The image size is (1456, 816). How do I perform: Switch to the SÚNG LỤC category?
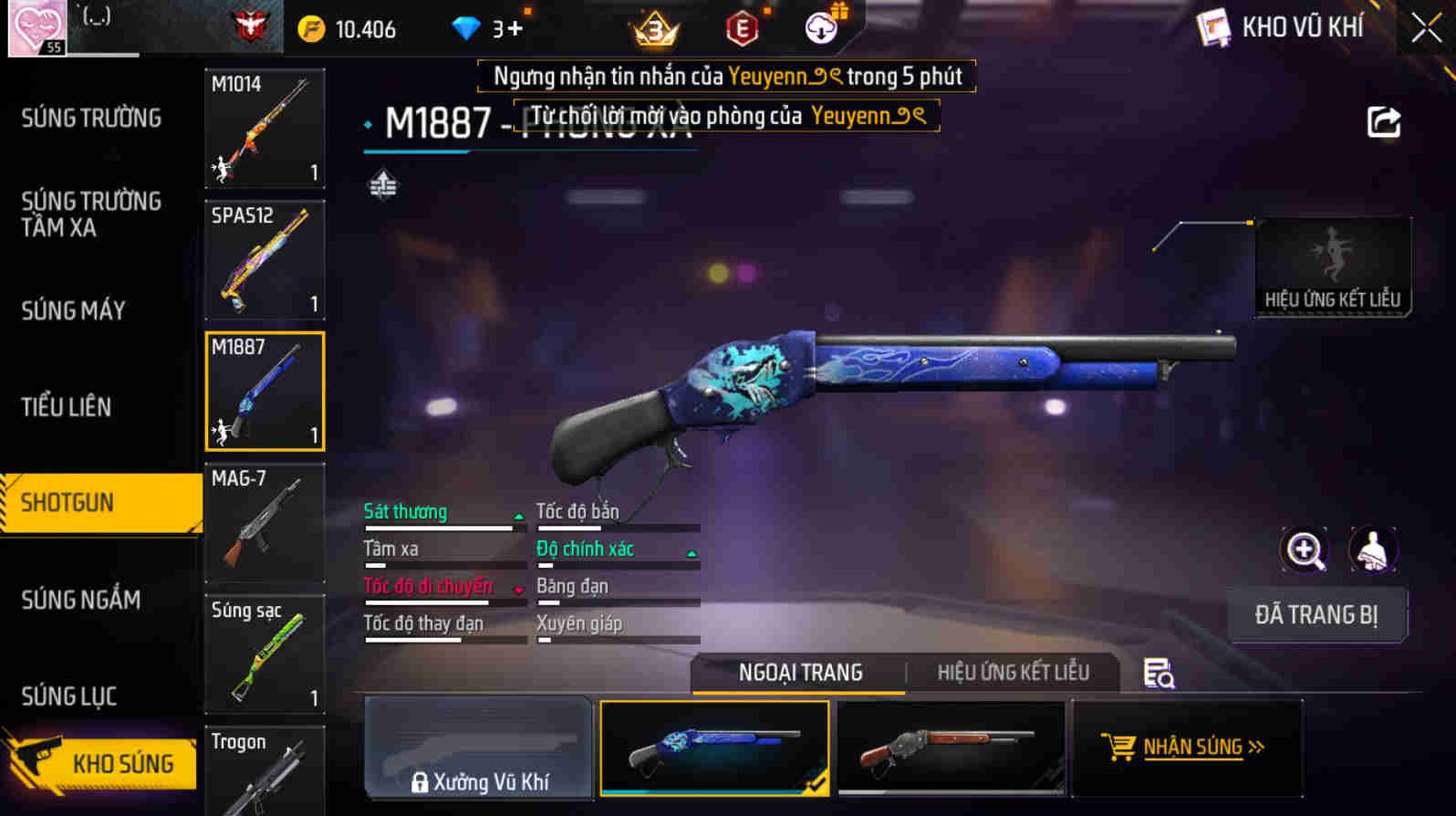[68, 696]
